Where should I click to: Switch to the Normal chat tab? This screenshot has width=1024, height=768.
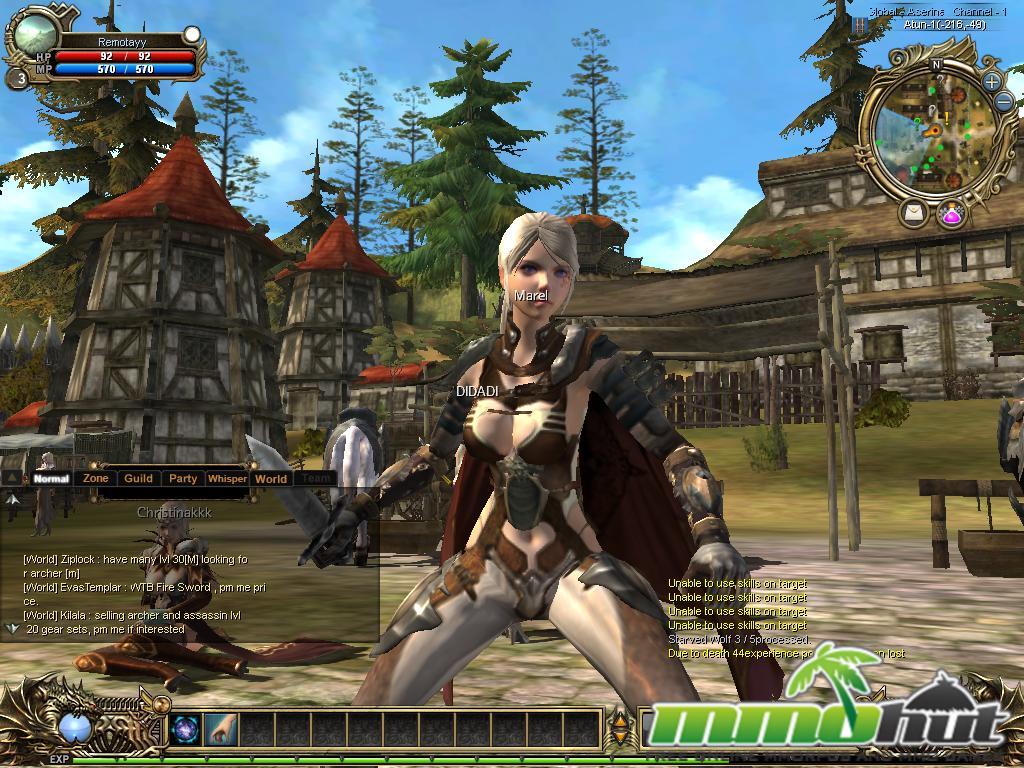point(50,479)
